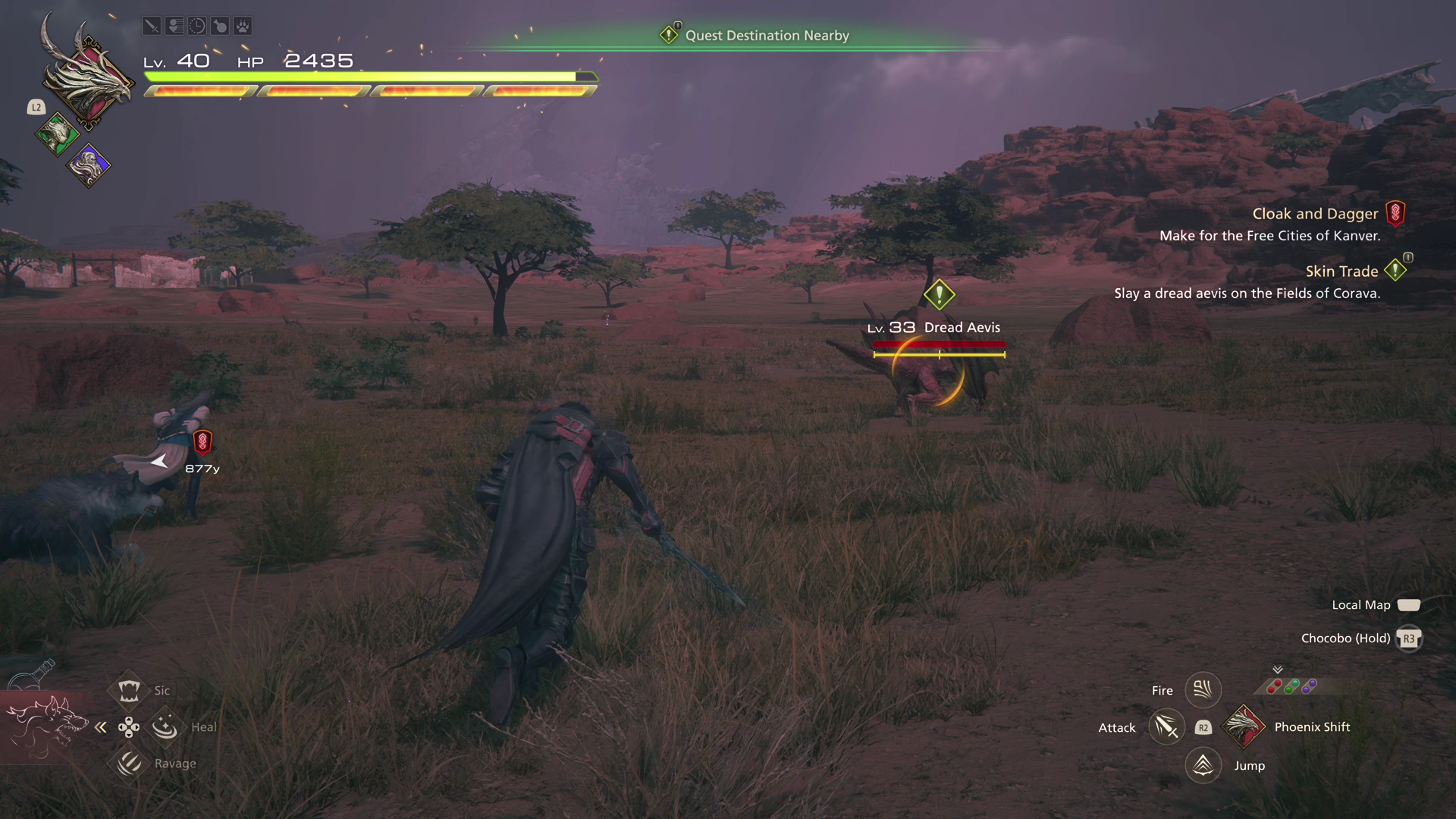
Task: Open the Cloak and Dagger quest tracker
Action: (x=1315, y=213)
